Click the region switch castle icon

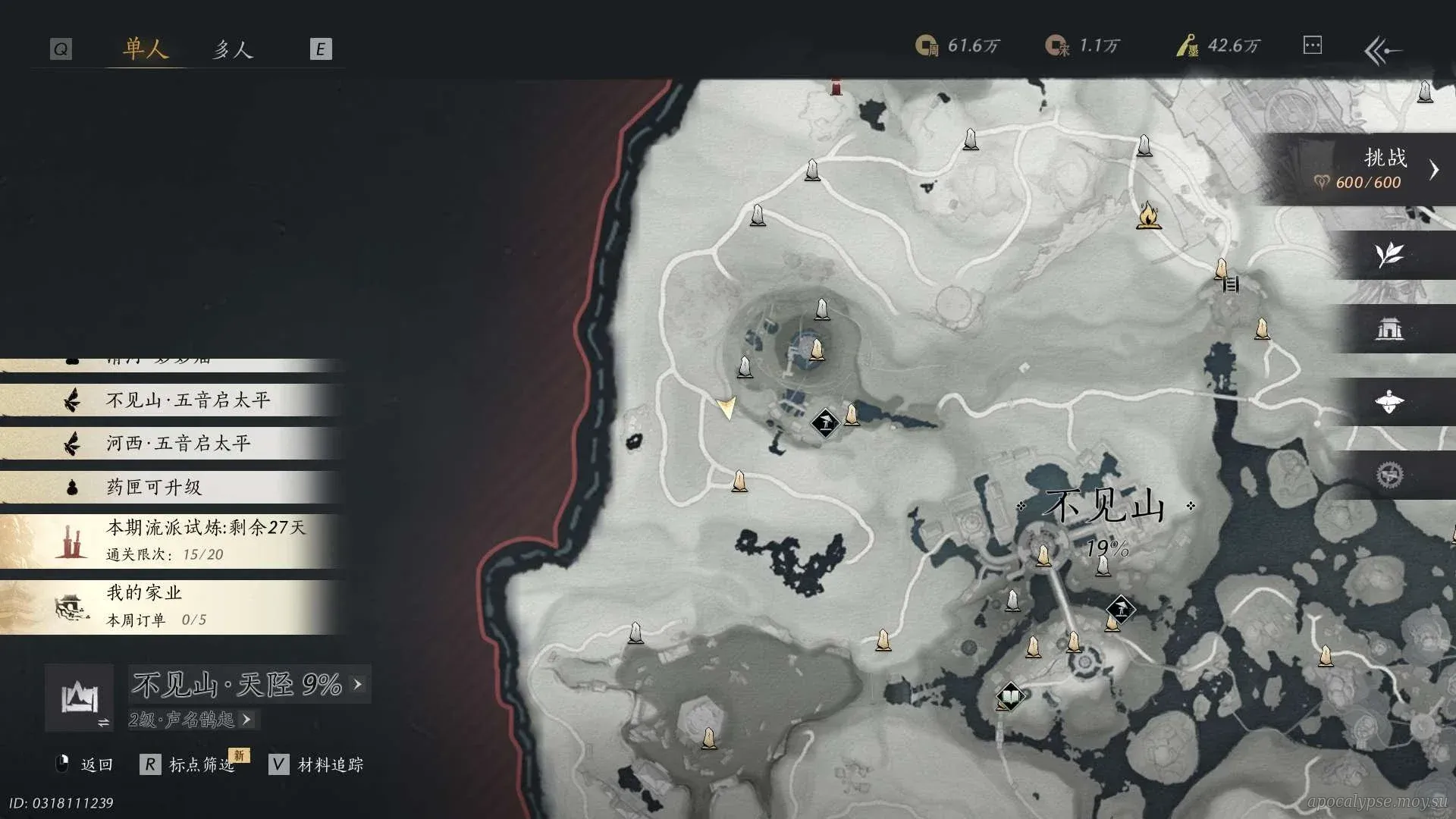[80, 698]
